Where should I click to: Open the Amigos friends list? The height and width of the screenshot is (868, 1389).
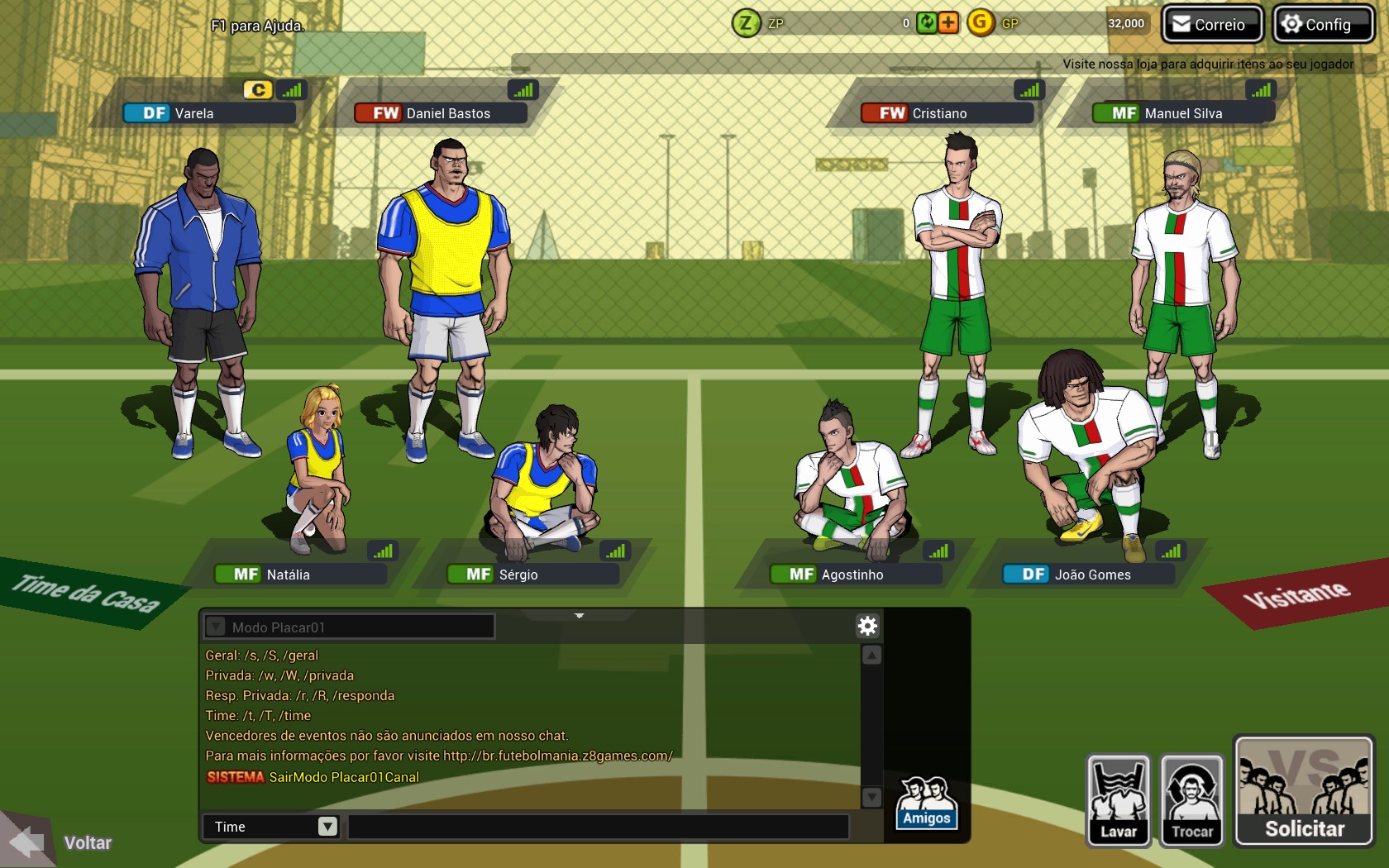(x=925, y=802)
